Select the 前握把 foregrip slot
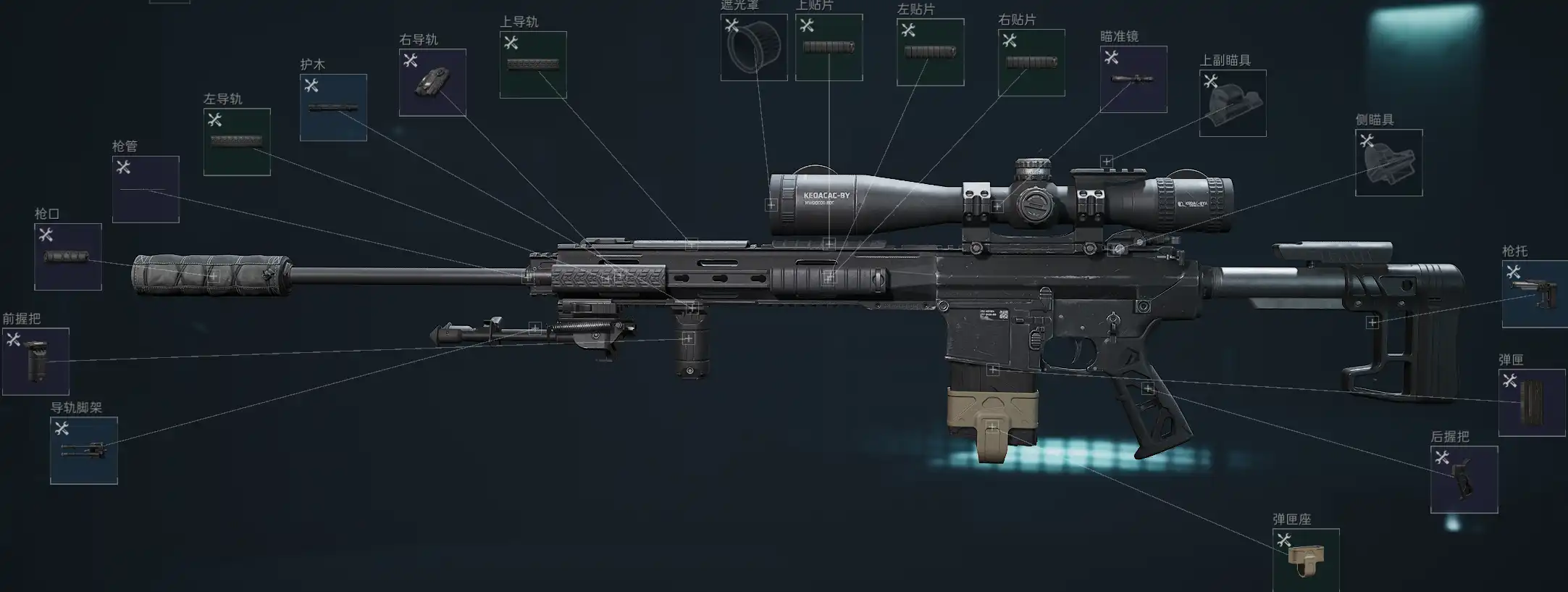This screenshot has width=1568, height=592. 35,362
